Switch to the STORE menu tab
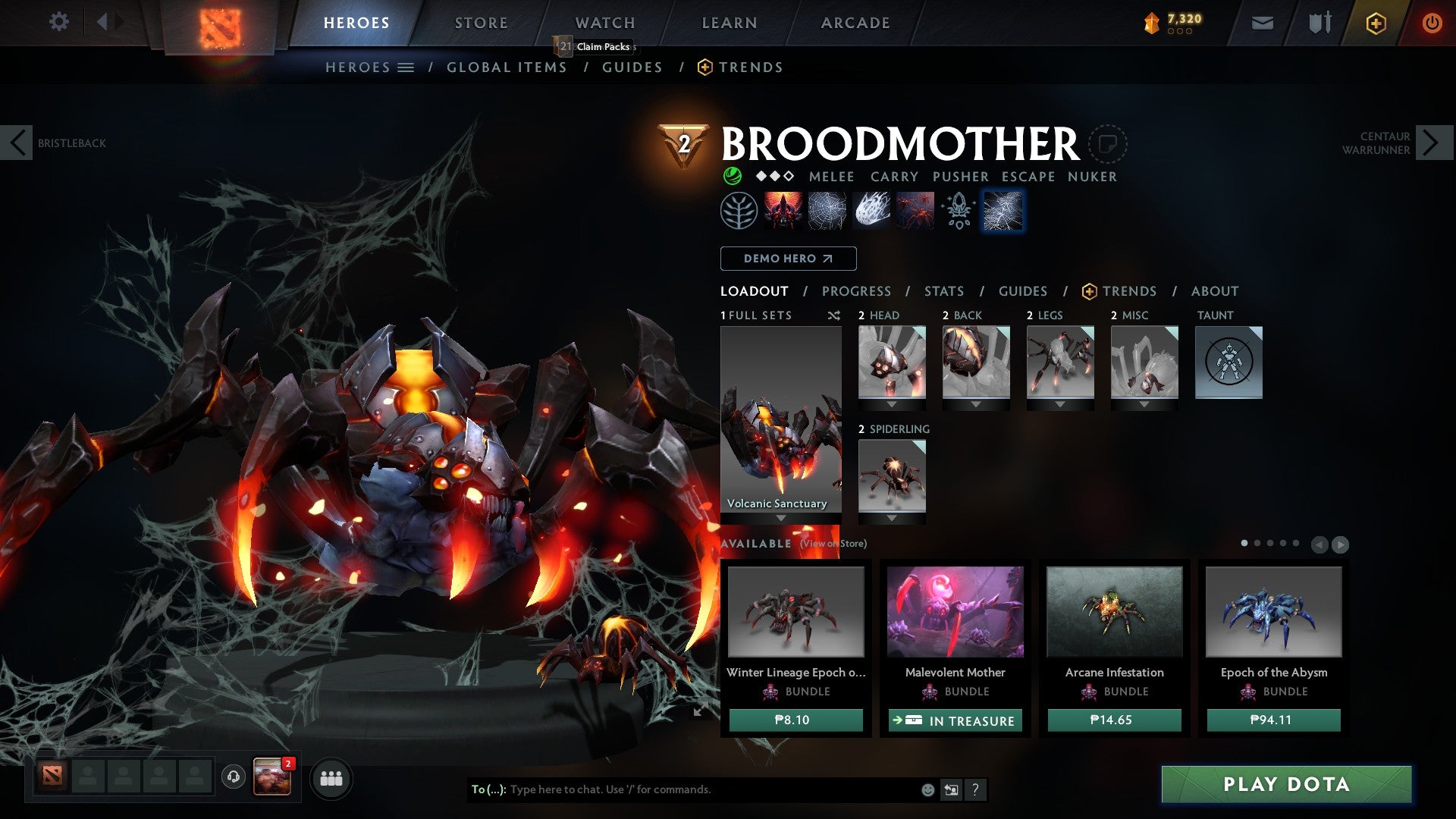 481,22
